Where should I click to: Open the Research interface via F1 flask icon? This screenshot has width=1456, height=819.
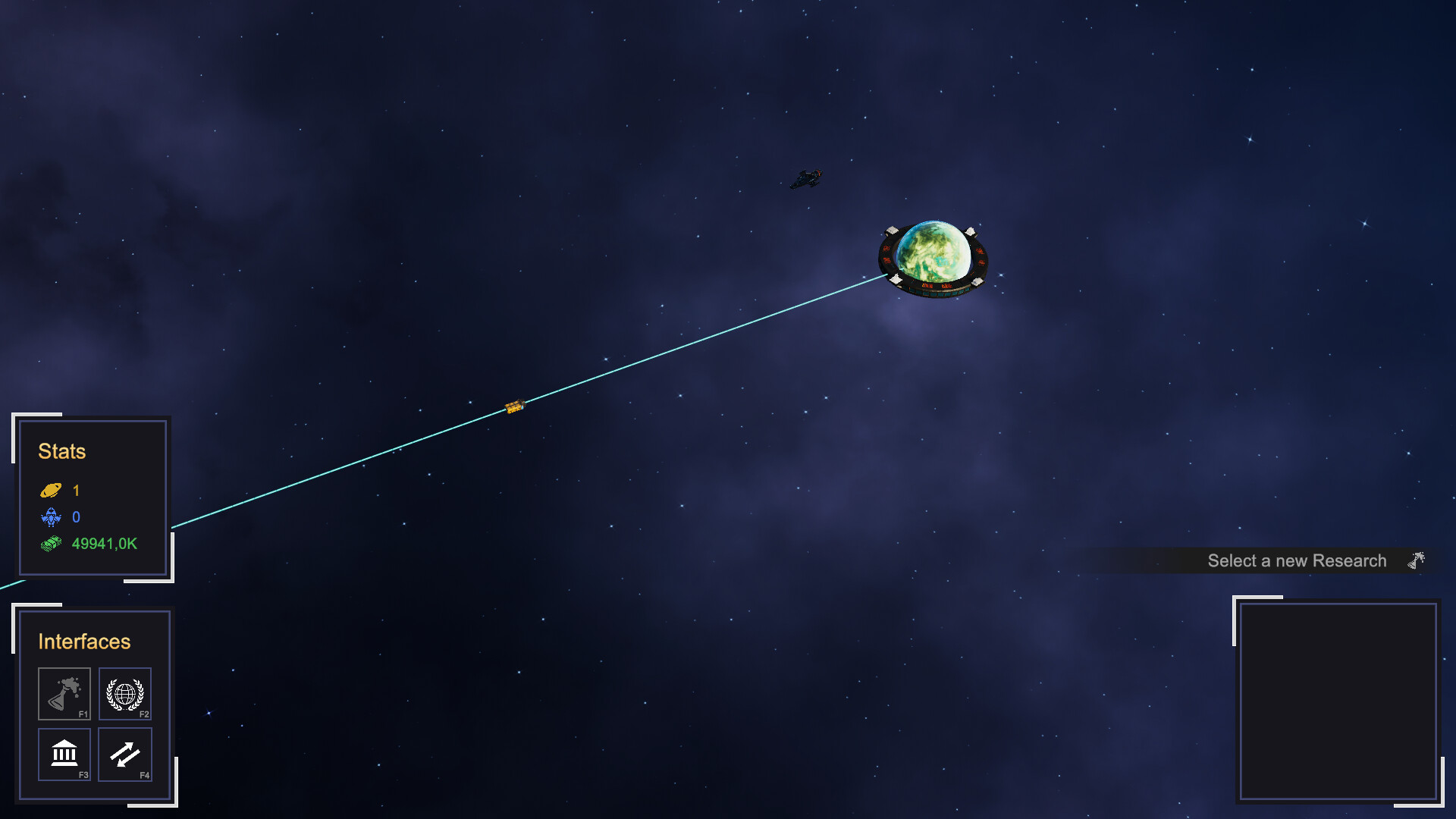coord(64,693)
